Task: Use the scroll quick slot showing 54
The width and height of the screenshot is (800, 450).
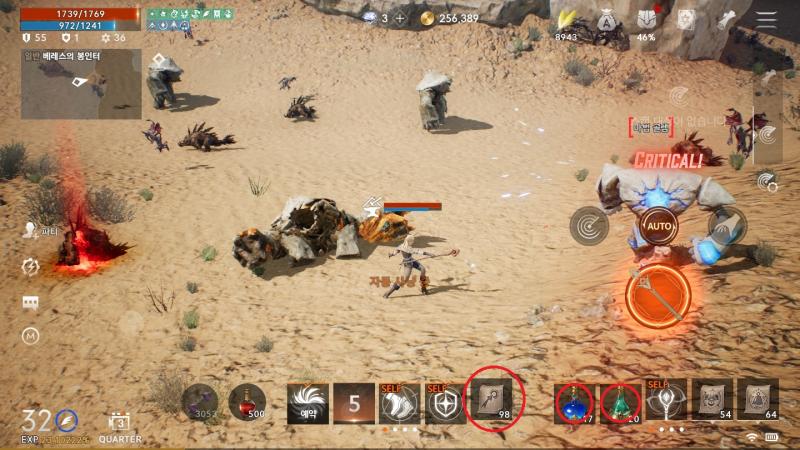Action: click(713, 399)
